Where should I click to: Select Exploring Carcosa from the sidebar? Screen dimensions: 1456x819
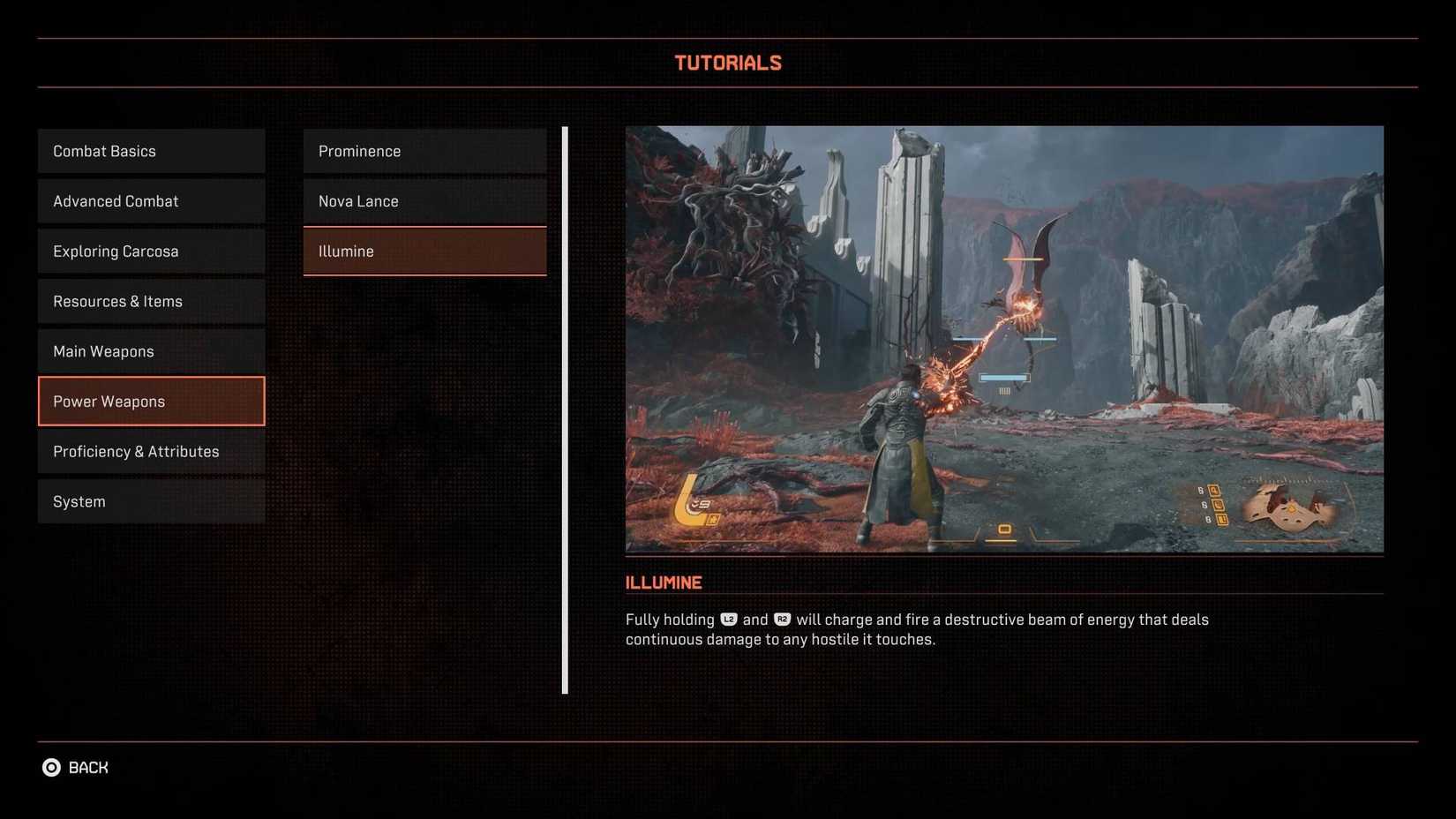pyautogui.click(x=150, y=251)
